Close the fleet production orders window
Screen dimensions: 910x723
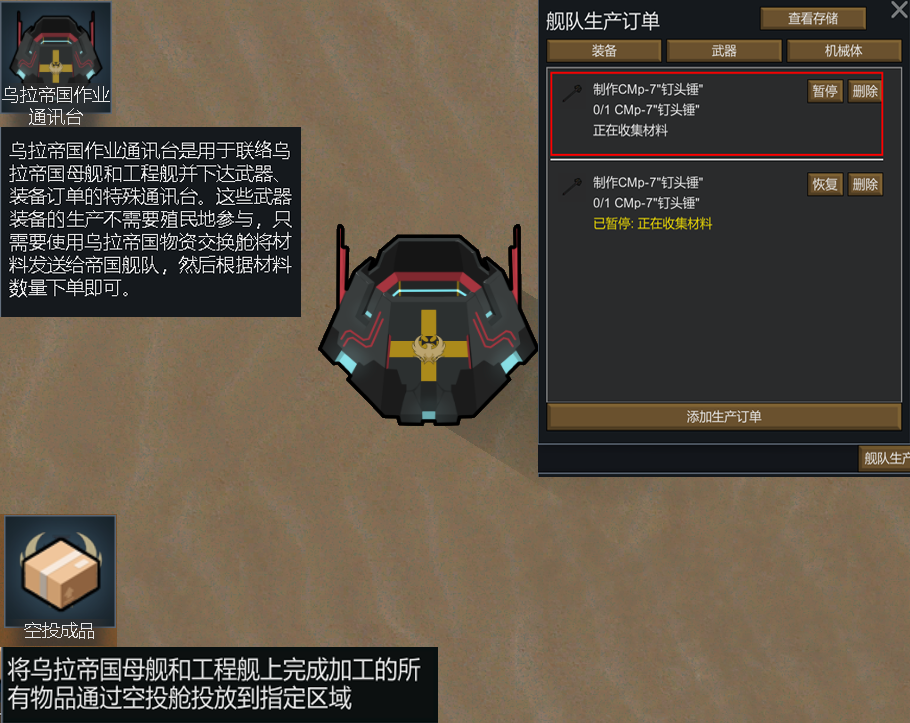pos(898,11)
